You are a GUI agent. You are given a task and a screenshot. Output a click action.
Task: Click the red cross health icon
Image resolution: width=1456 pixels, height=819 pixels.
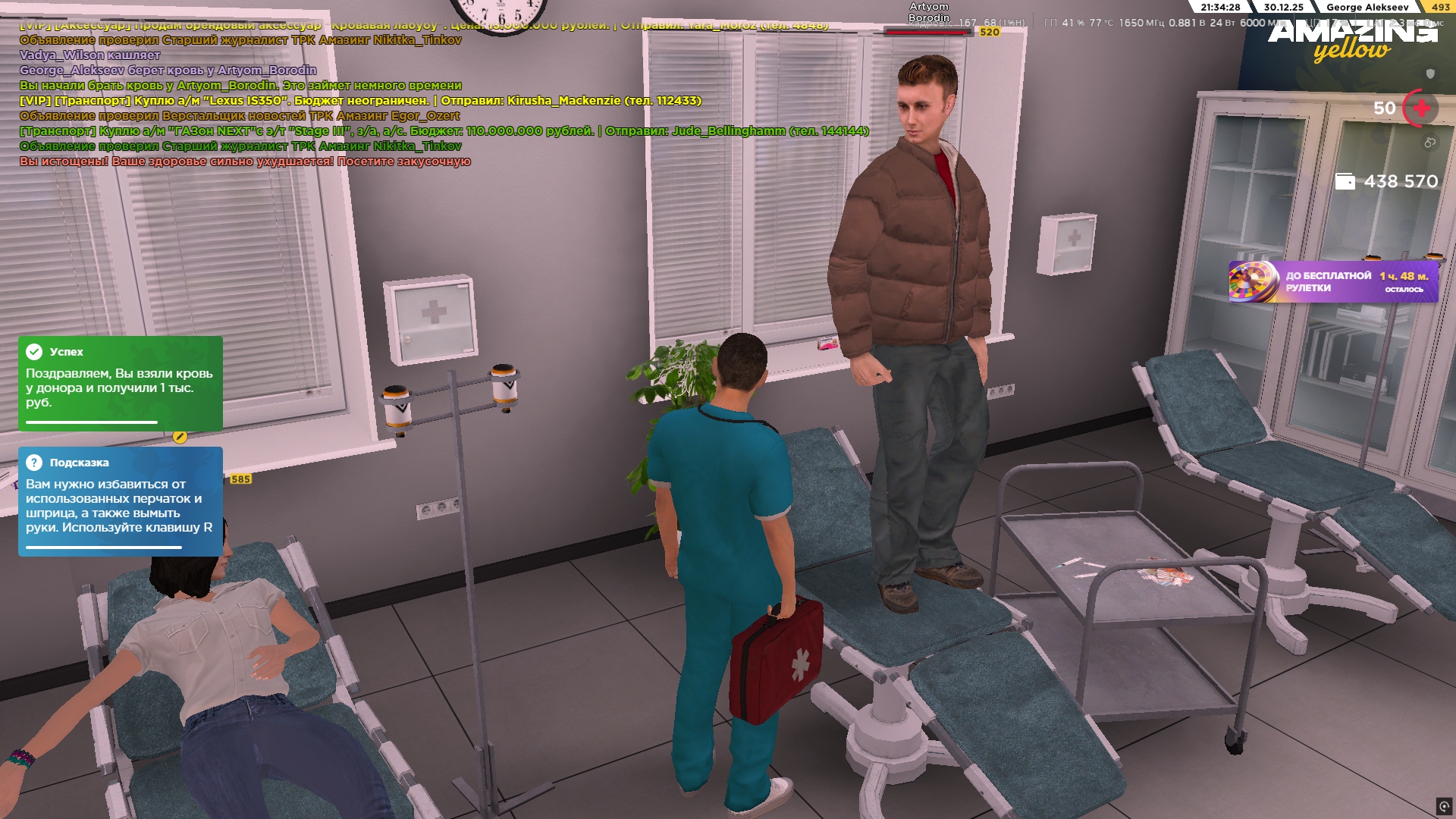tap(1421, 108)
